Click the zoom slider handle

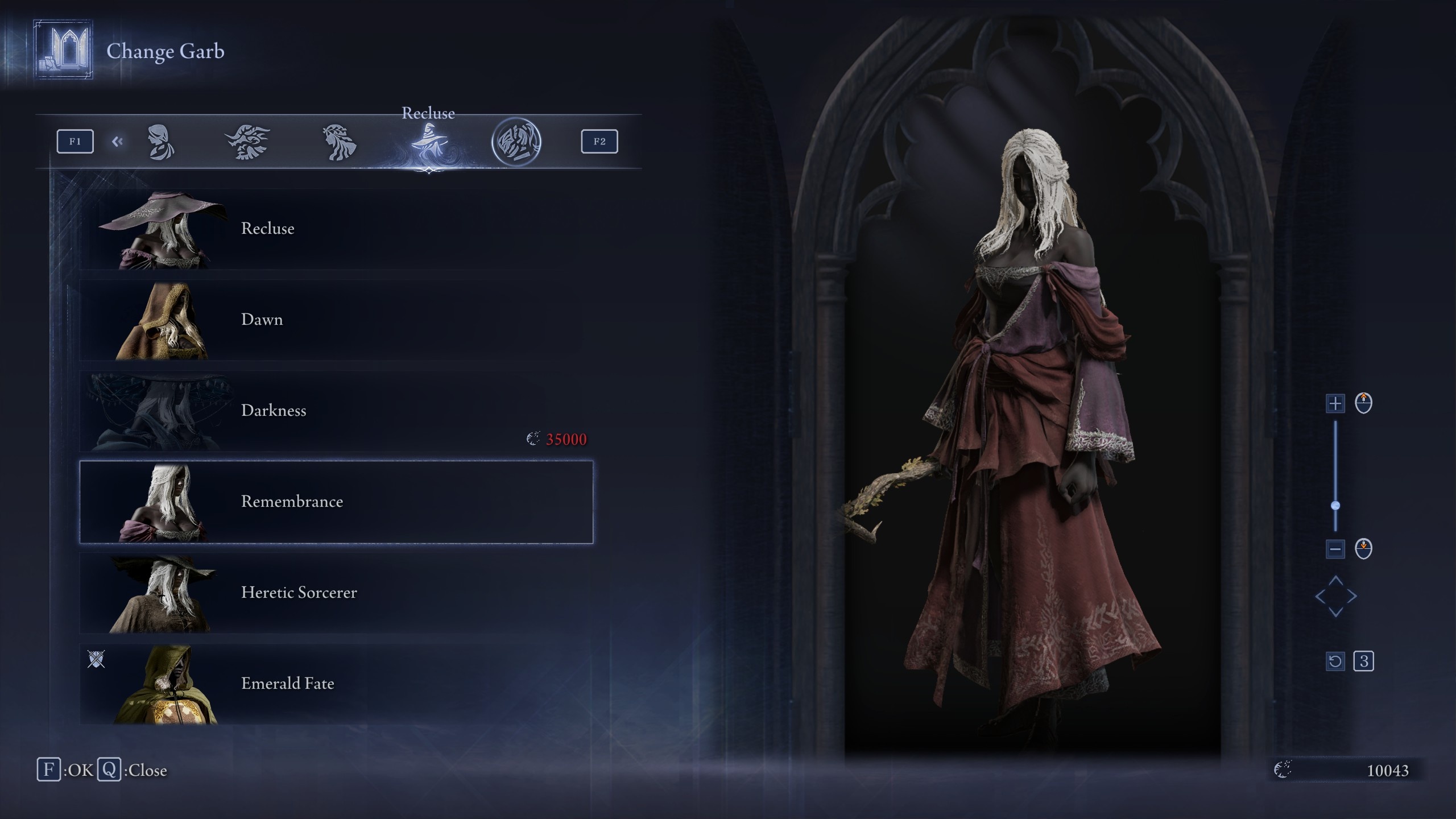[x=1335, y=505]
